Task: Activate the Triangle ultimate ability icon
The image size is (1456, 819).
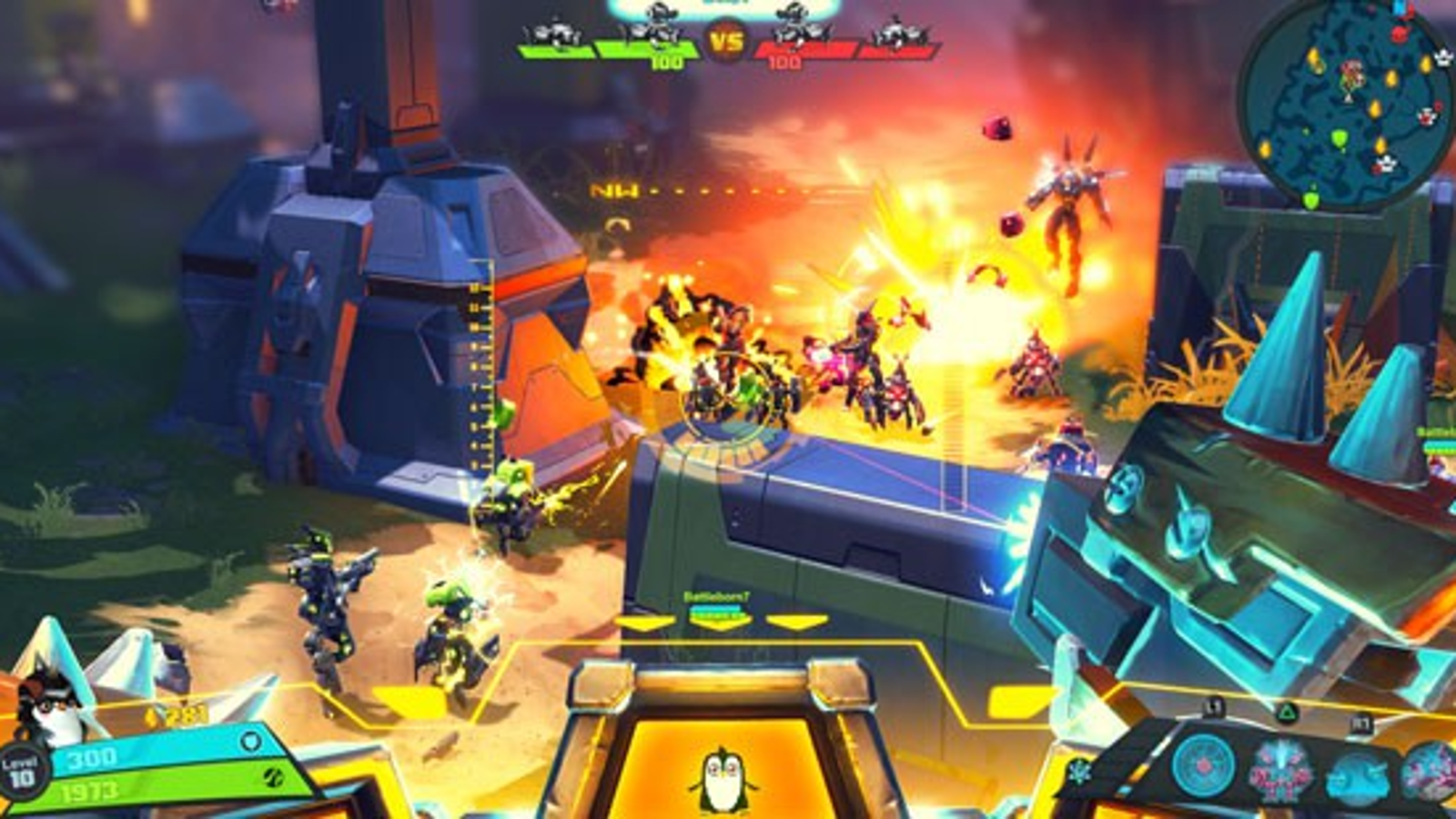Action: click(1286, 712)
